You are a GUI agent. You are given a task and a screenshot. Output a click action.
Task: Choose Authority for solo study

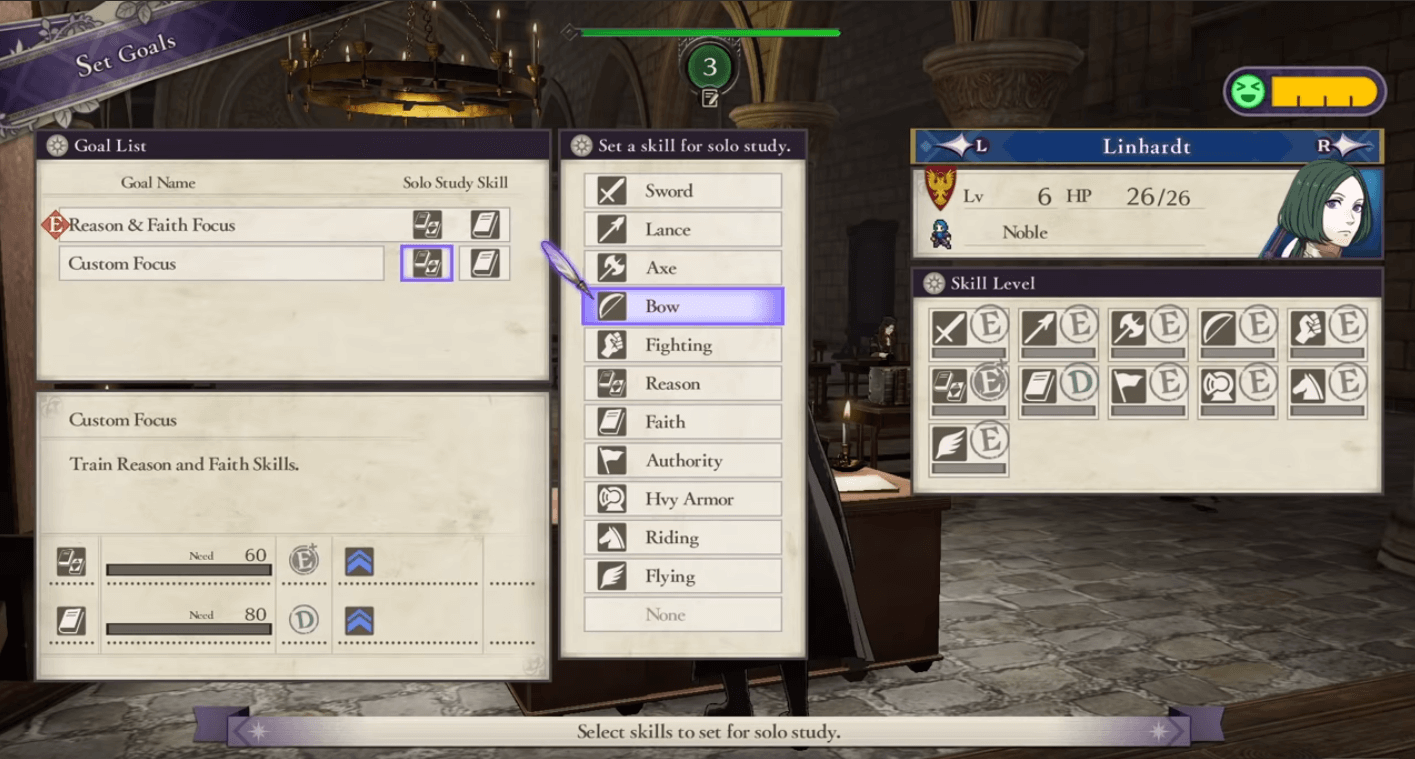pos(682,461)
